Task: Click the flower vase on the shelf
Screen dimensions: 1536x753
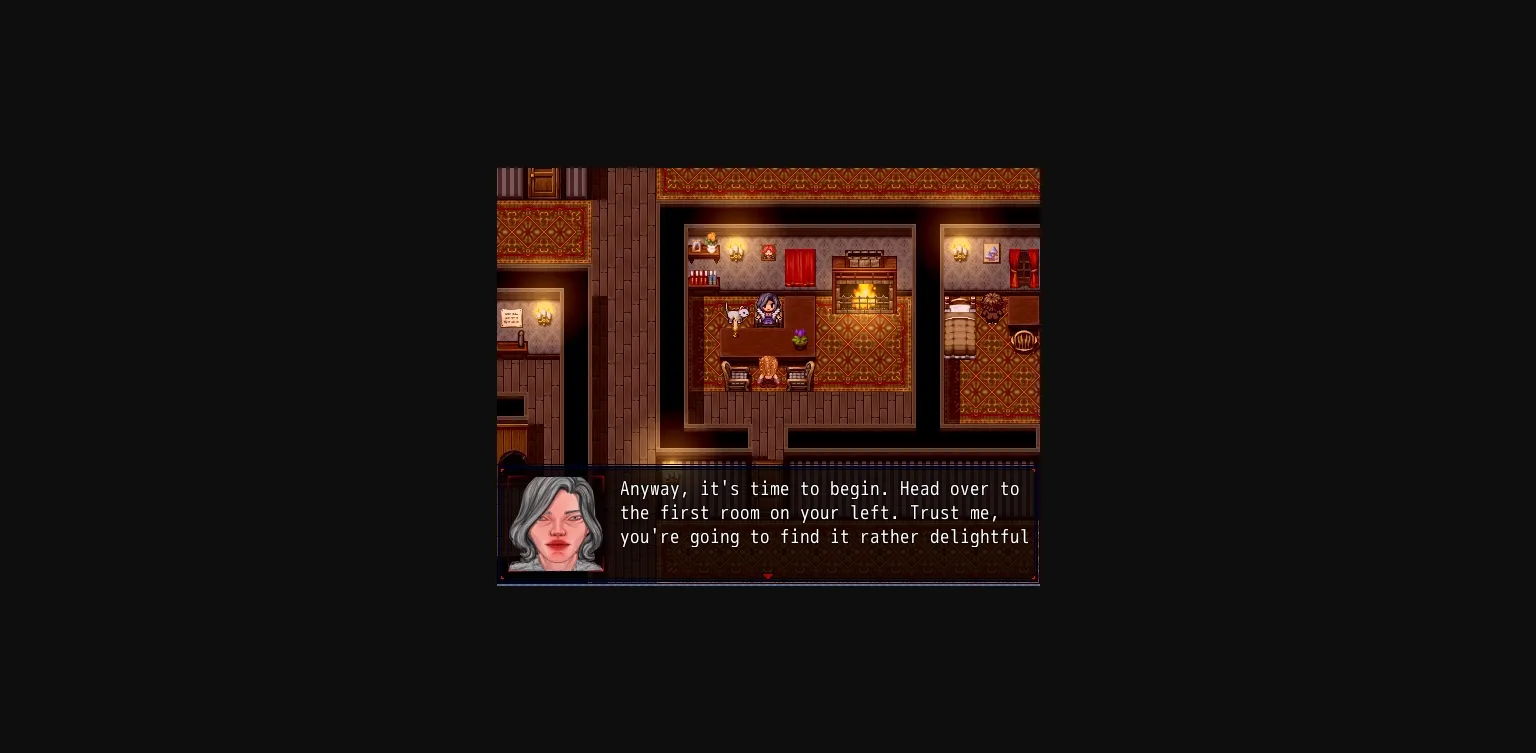Action: pos(709,243)
